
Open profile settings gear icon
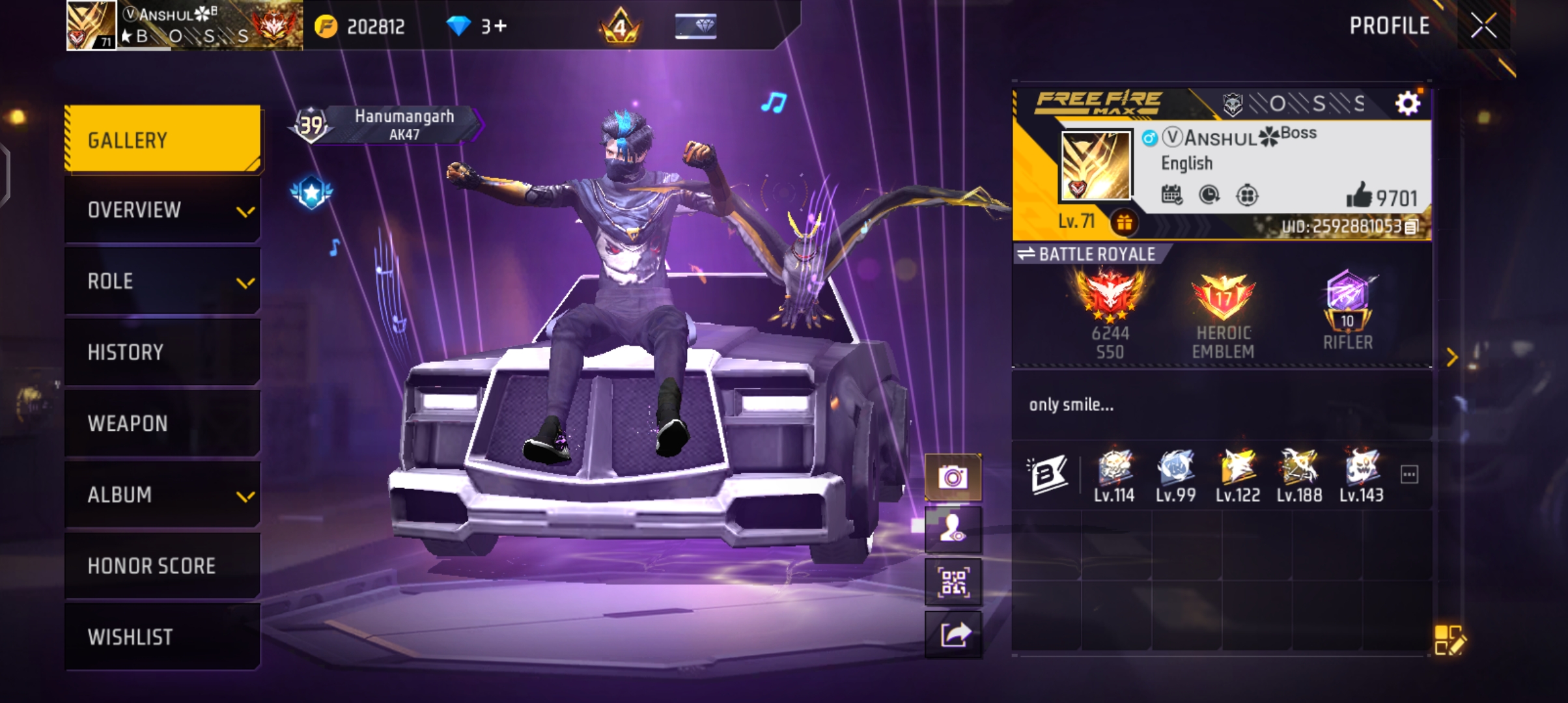[x=1407, y=103]
